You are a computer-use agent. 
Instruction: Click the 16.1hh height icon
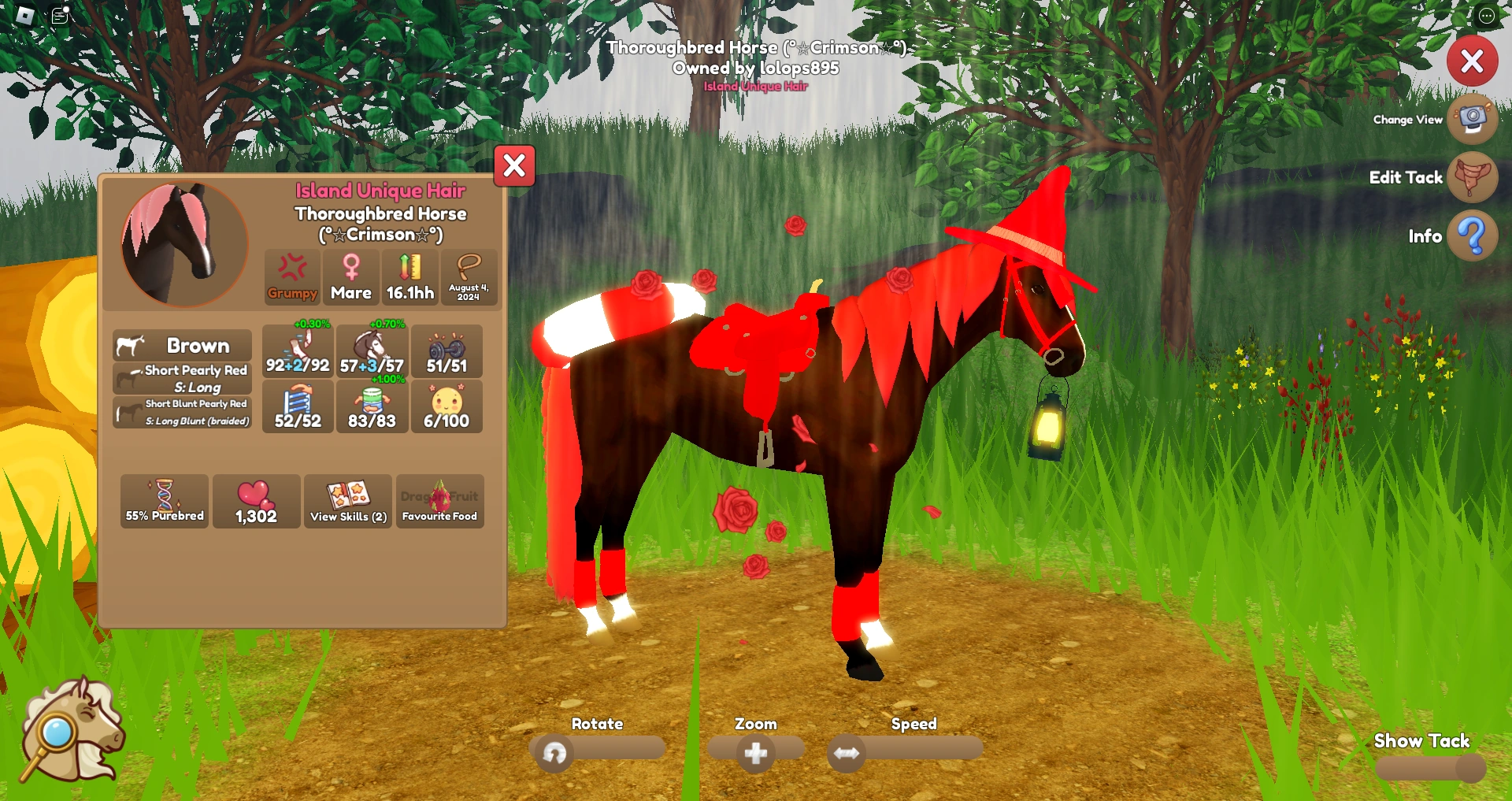click(409, 276)
